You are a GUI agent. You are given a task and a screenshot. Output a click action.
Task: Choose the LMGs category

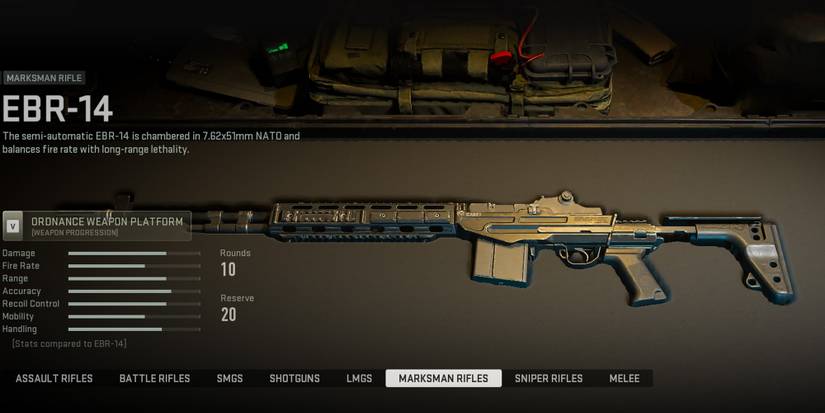tap(359, 379)
